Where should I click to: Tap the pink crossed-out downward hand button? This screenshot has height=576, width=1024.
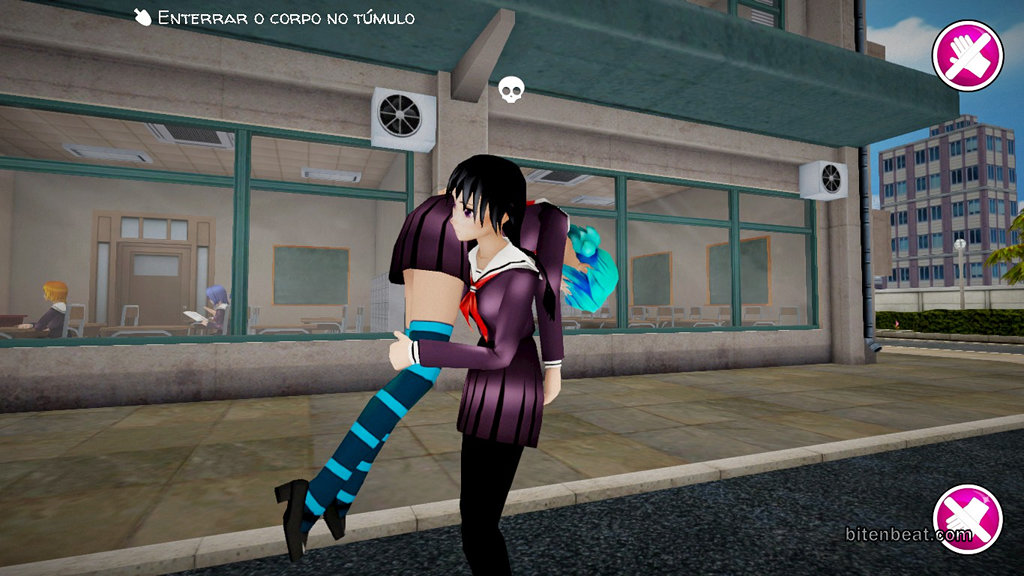967,518
